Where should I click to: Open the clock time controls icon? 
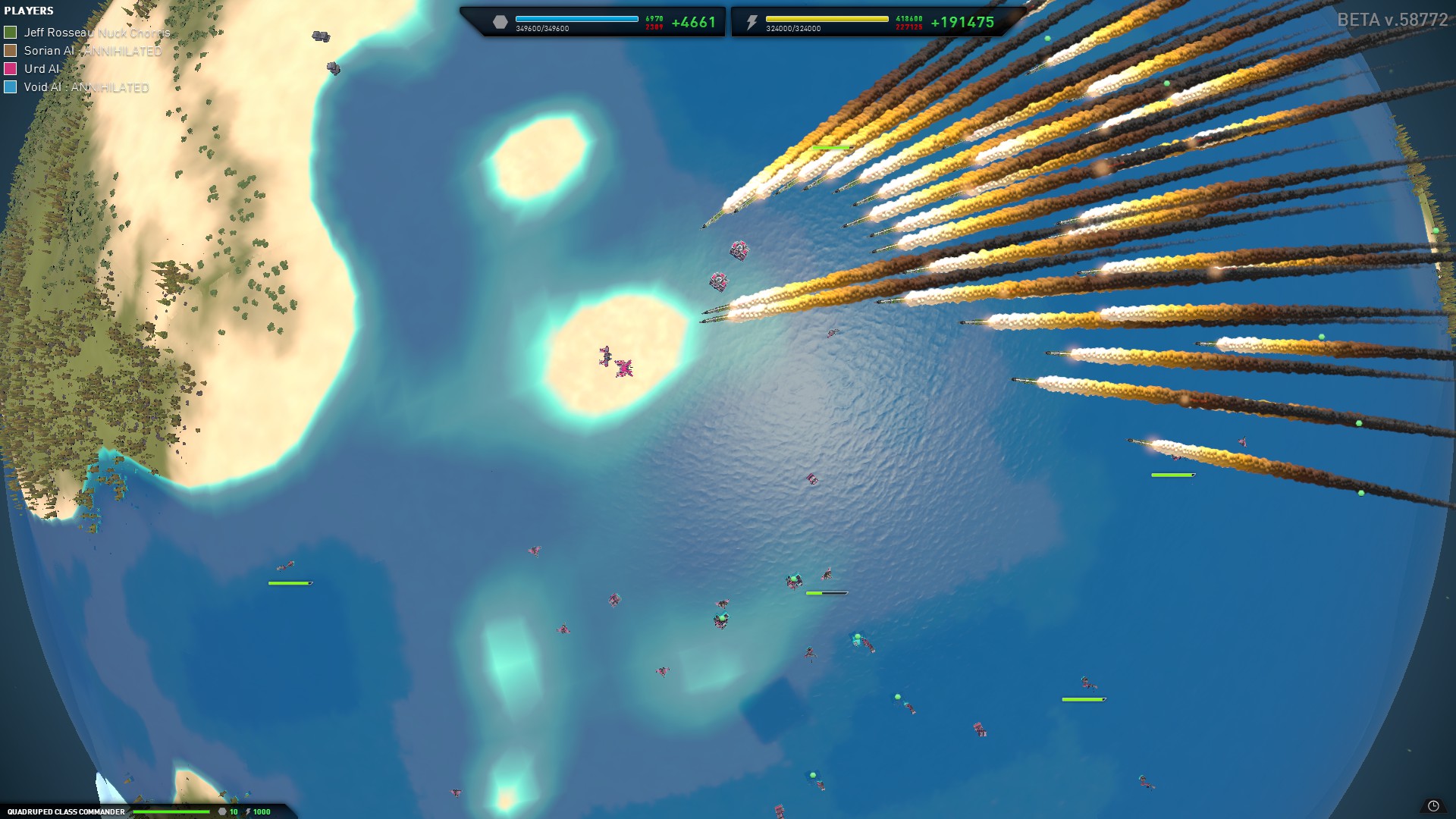1432,806
